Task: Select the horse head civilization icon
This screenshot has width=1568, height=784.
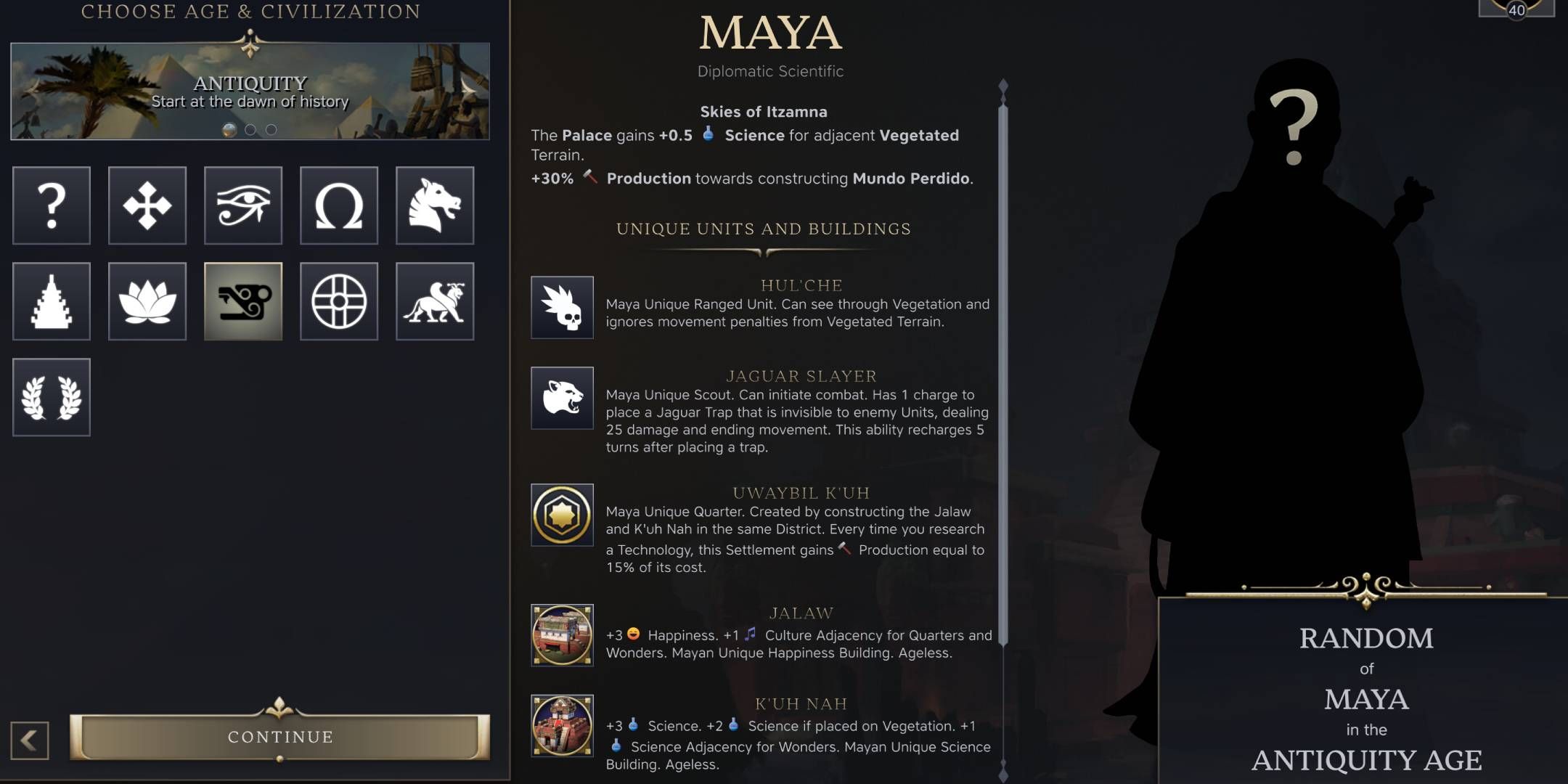Action: 436,205
